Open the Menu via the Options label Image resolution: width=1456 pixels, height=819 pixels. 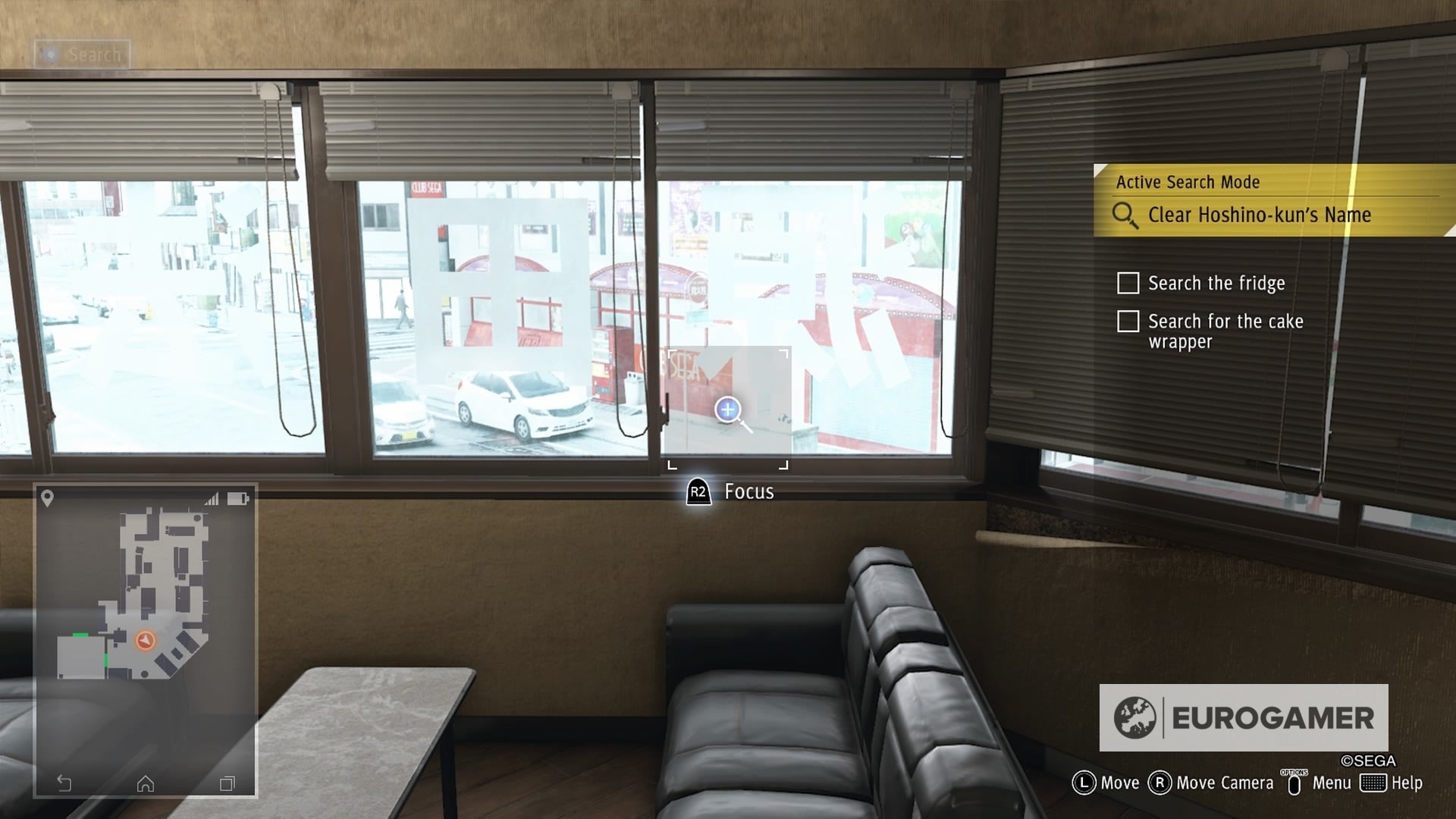click(x=1332, y=783)
